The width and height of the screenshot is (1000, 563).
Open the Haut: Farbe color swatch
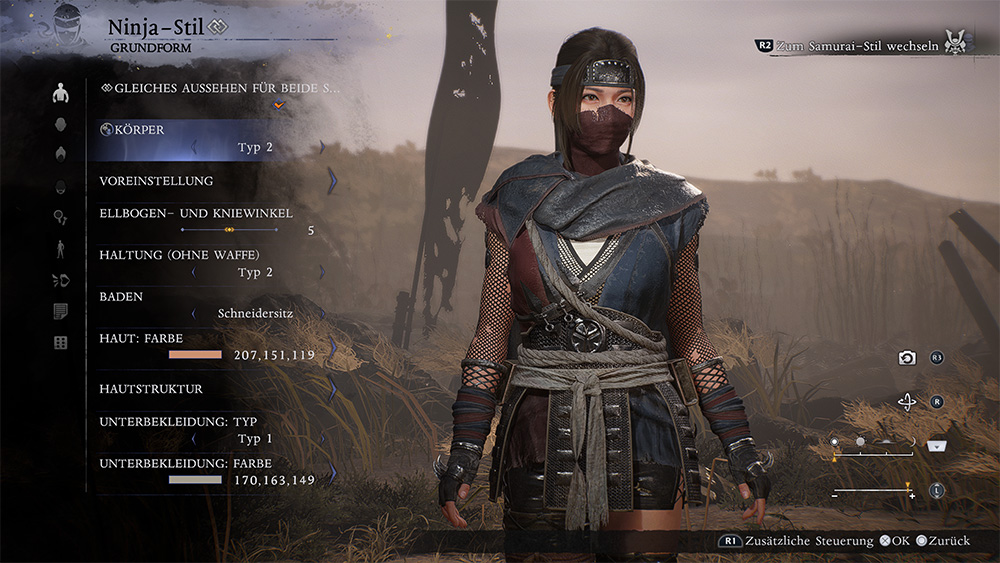click(195, 355)
